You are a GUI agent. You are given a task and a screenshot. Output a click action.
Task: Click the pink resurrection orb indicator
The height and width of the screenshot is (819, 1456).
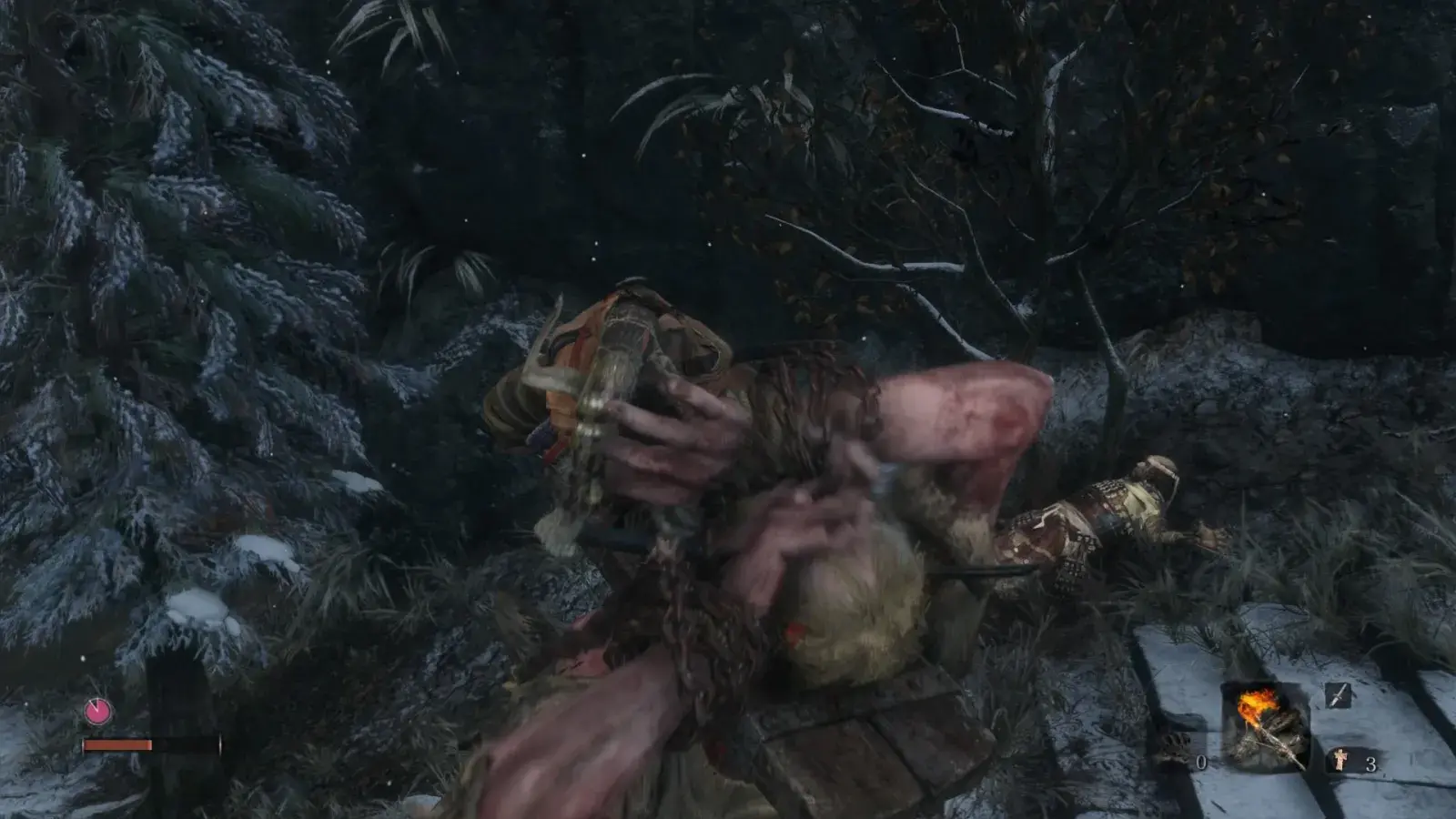point(97,711)
